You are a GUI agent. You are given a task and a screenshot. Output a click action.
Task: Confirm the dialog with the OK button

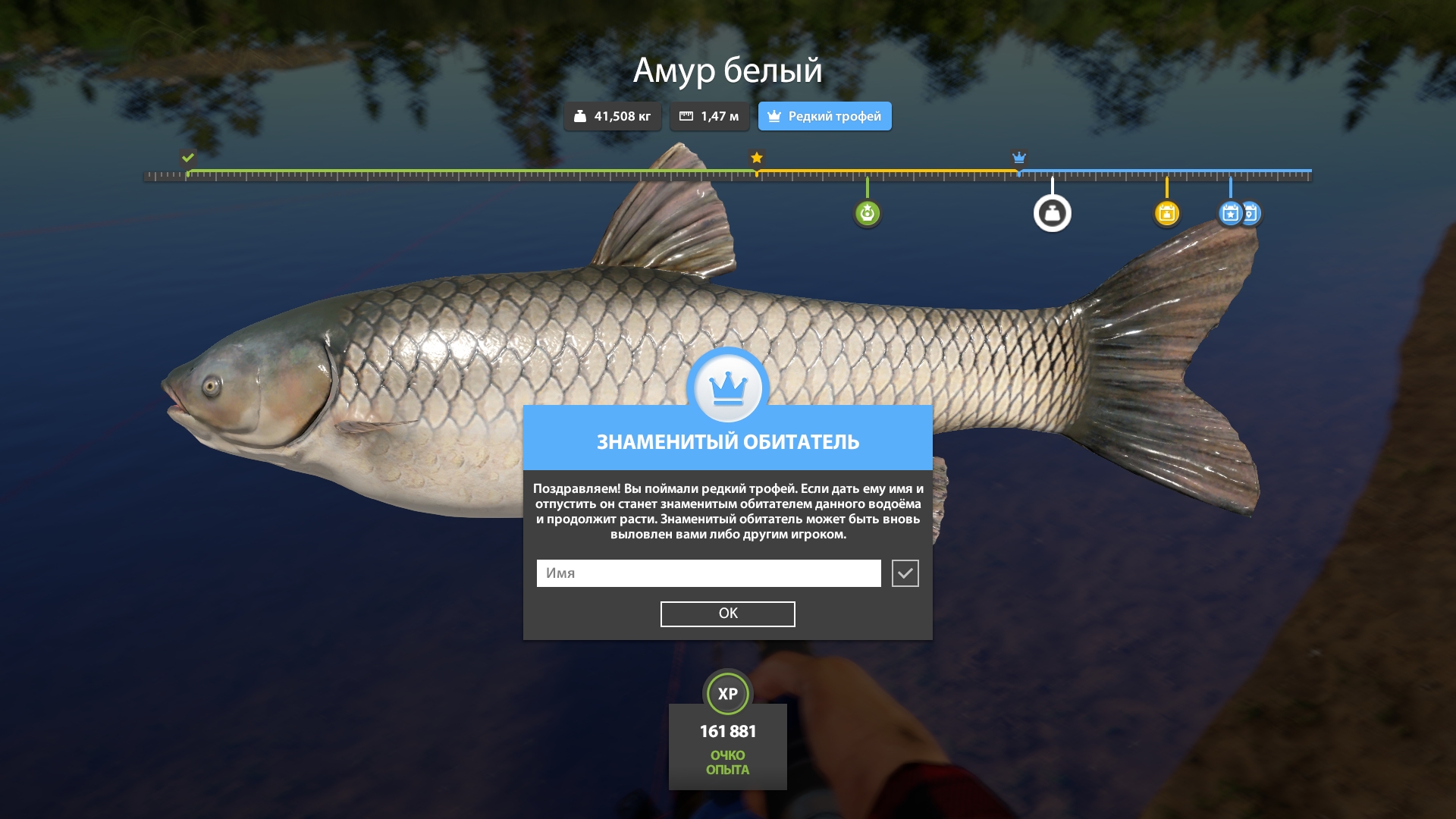tap(727, 613)
